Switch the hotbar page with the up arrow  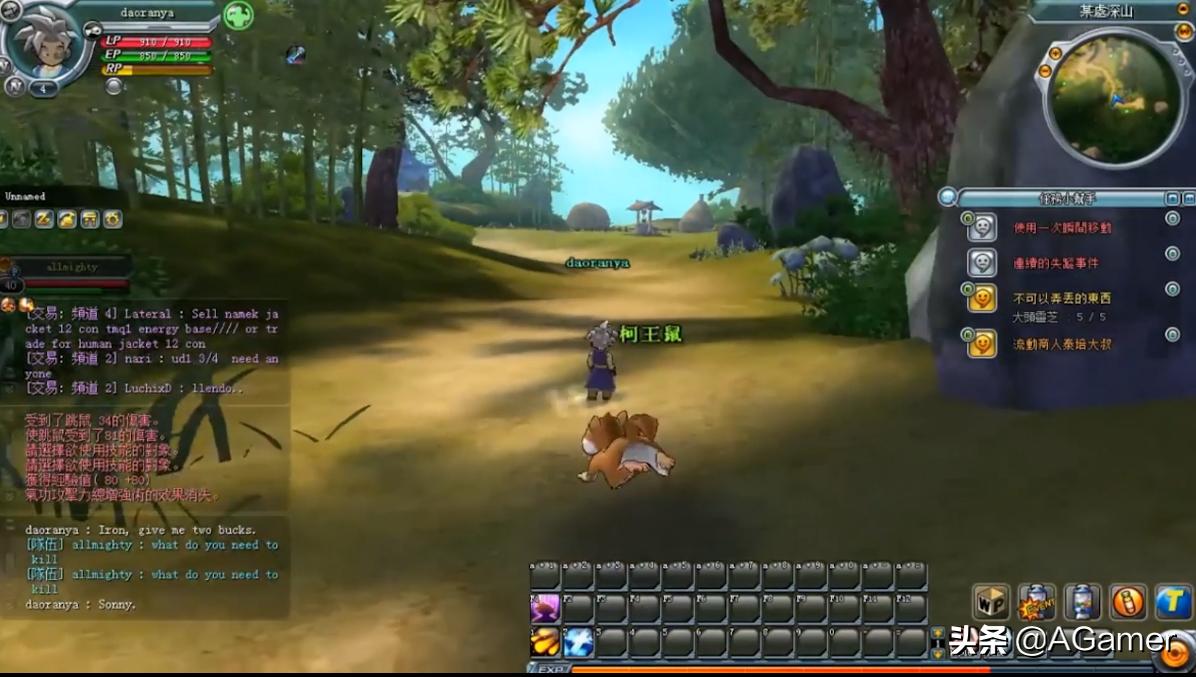[x=937, y=633]
